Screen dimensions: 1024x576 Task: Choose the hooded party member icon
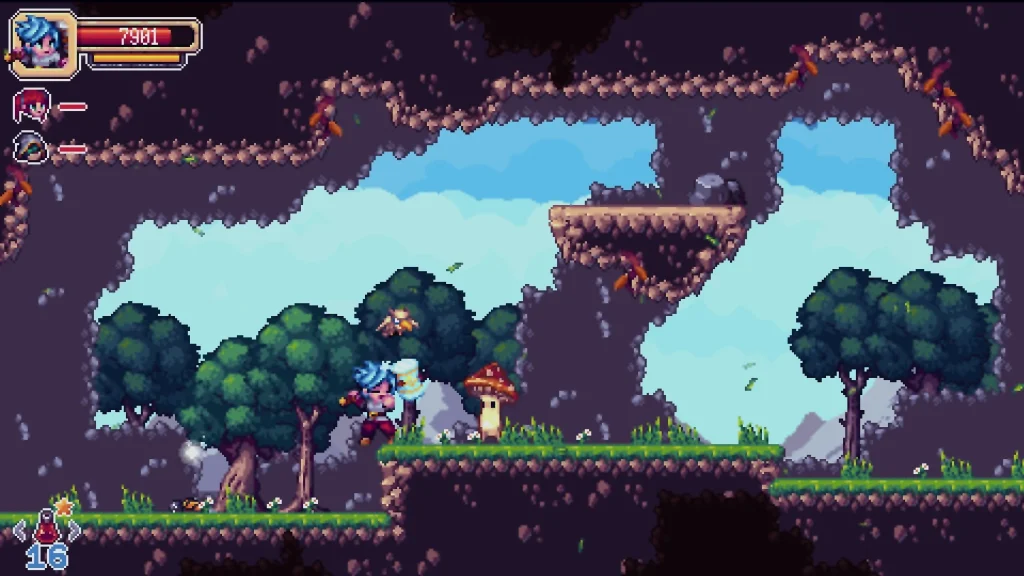point(32,149)
